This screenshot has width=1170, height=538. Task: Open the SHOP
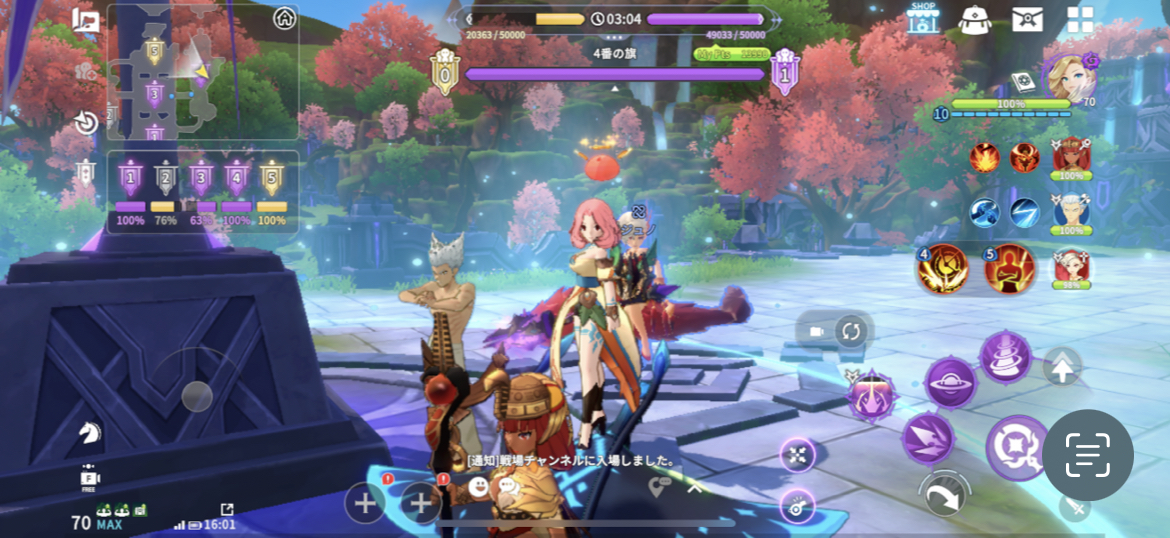pos(923,17)
